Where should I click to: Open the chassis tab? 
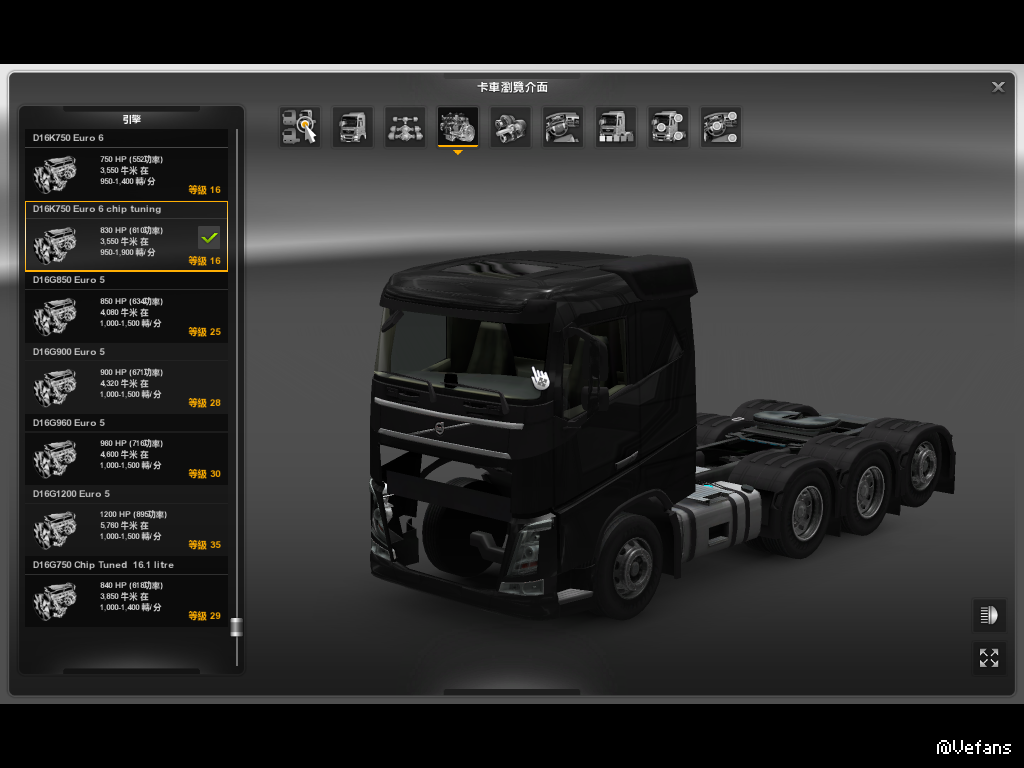405,127
